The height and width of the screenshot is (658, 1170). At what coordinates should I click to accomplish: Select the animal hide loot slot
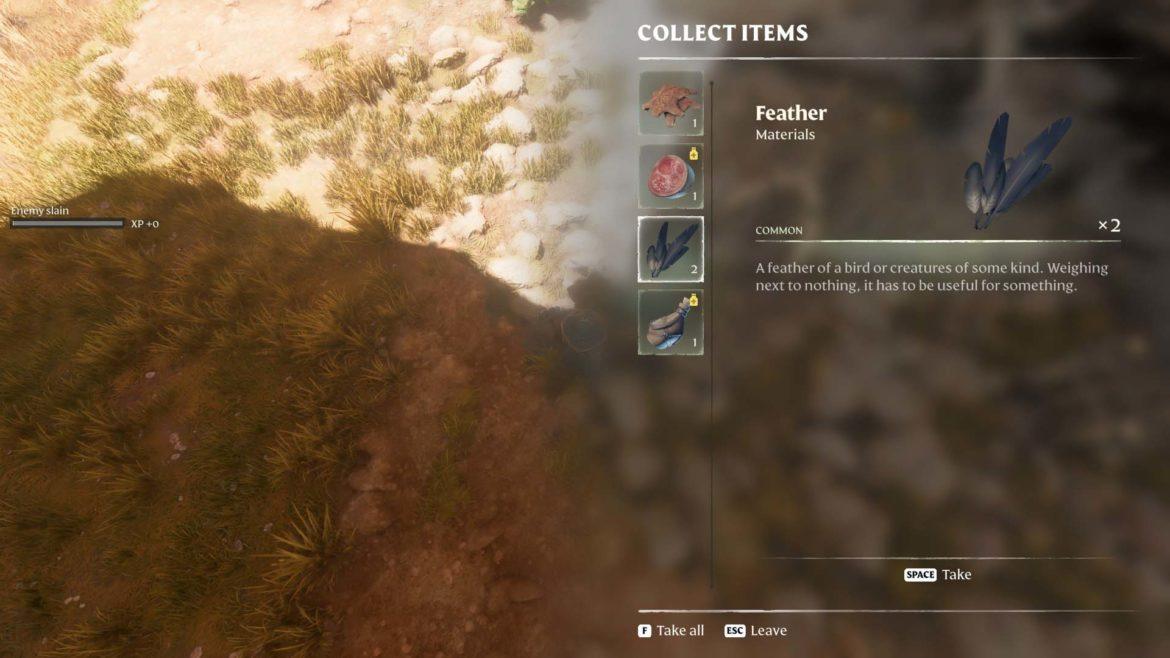(670, 103)
